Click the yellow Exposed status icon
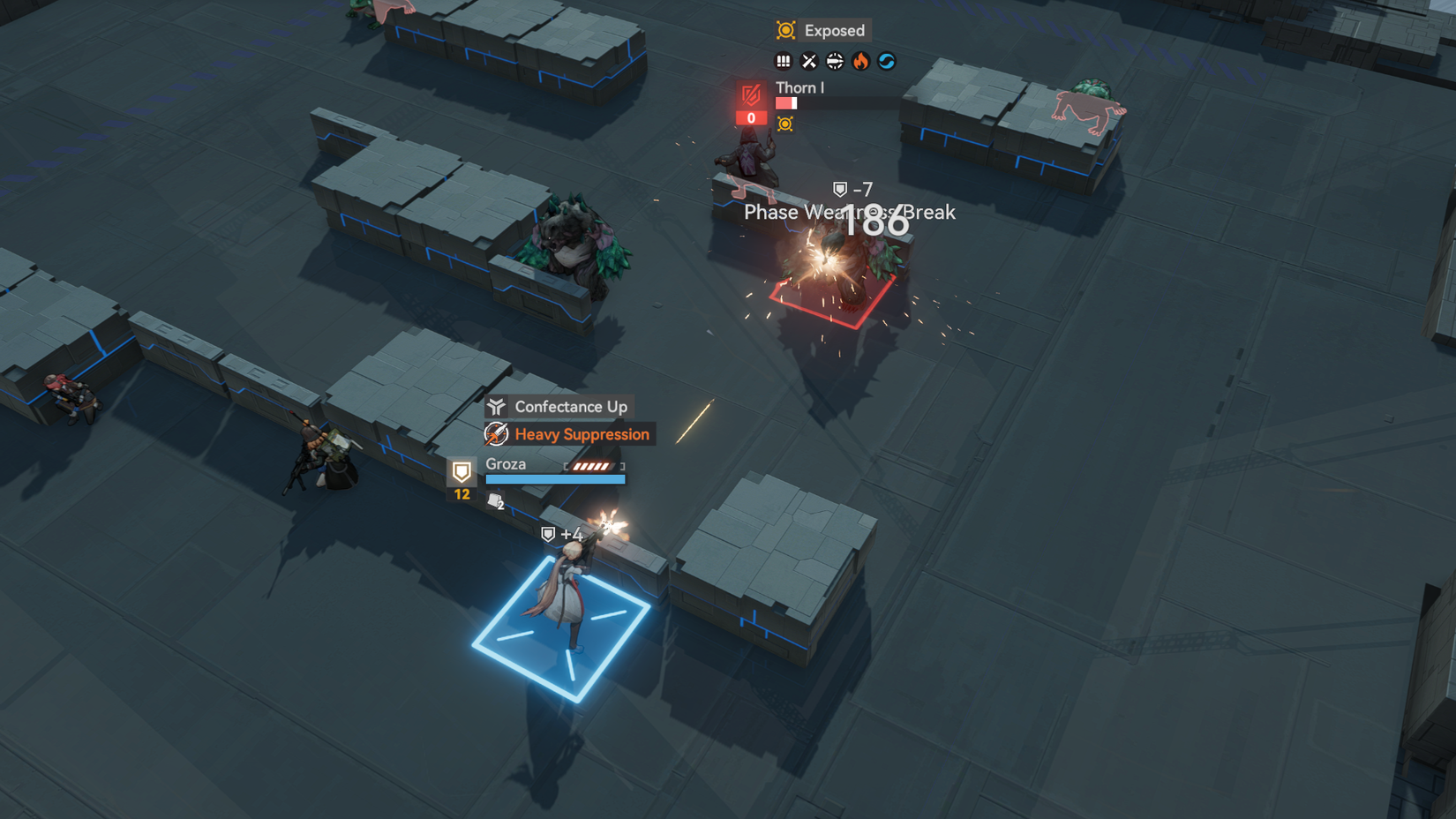The image size is (1456, 819). tap(784, 30)
